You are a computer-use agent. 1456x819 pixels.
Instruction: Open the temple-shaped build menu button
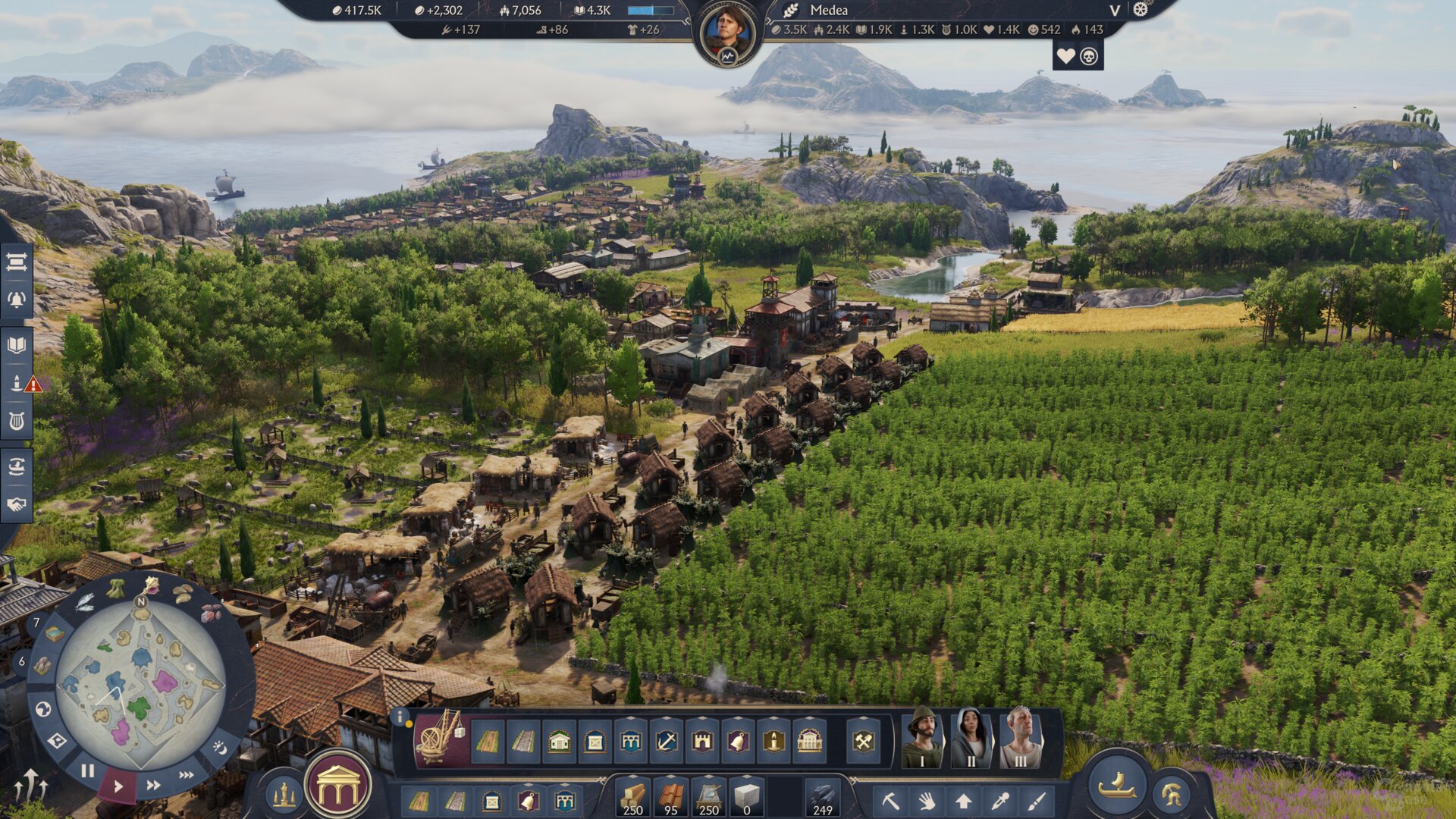click(x=338, y=787)
